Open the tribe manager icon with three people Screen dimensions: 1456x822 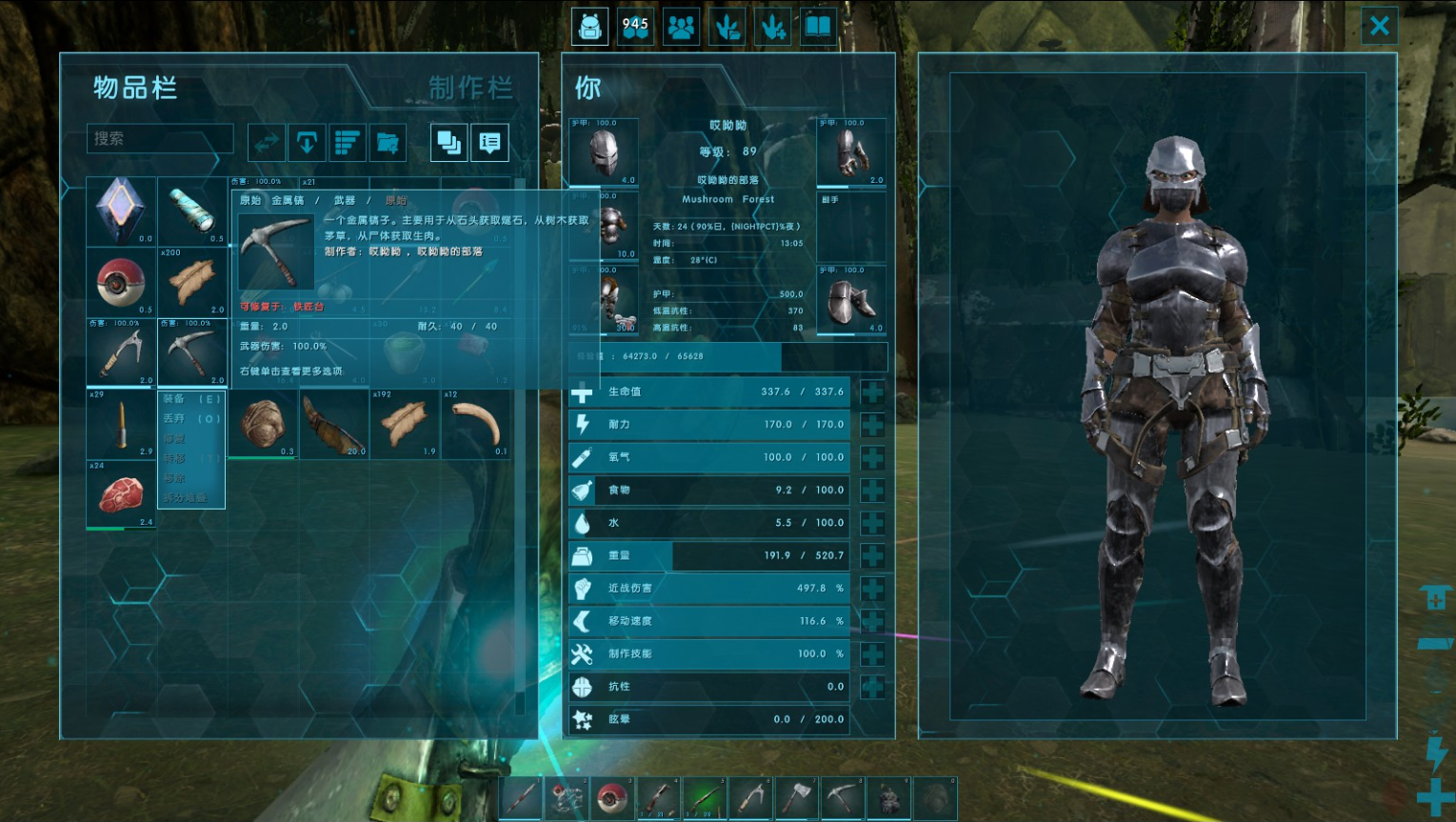pyautogui.click(x=681, y=27)
